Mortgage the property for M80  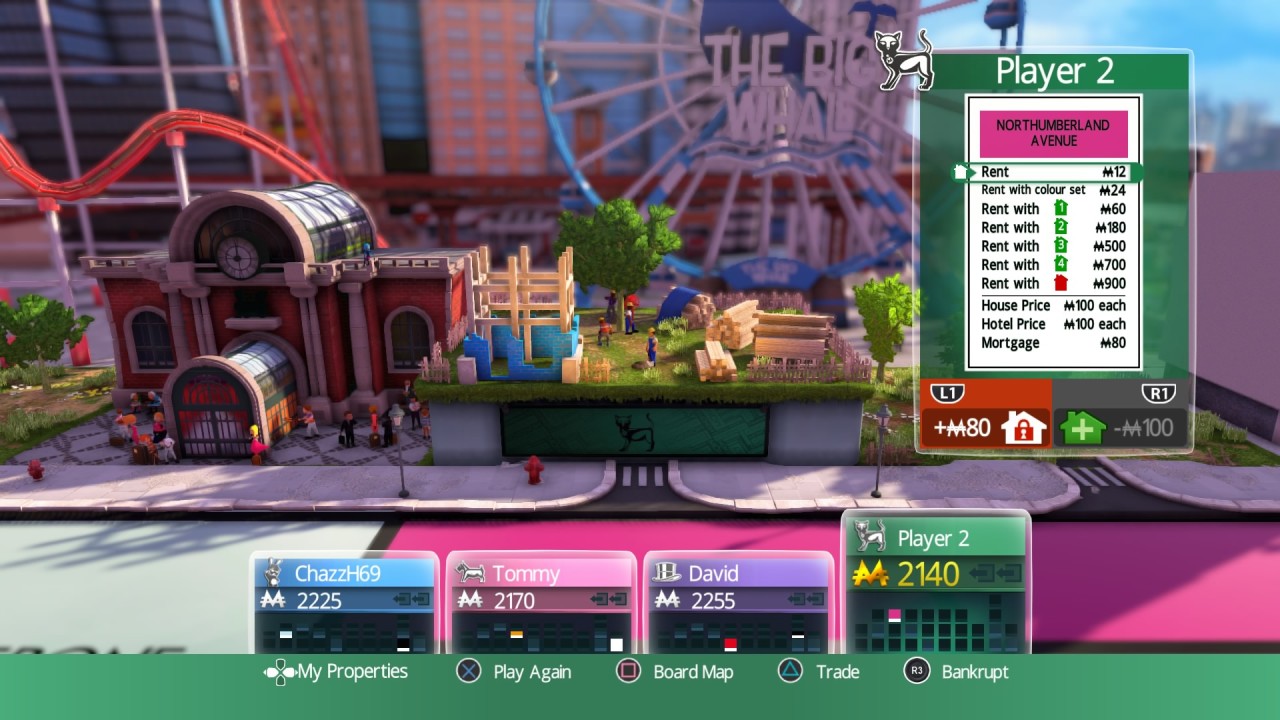pos(985,428)
